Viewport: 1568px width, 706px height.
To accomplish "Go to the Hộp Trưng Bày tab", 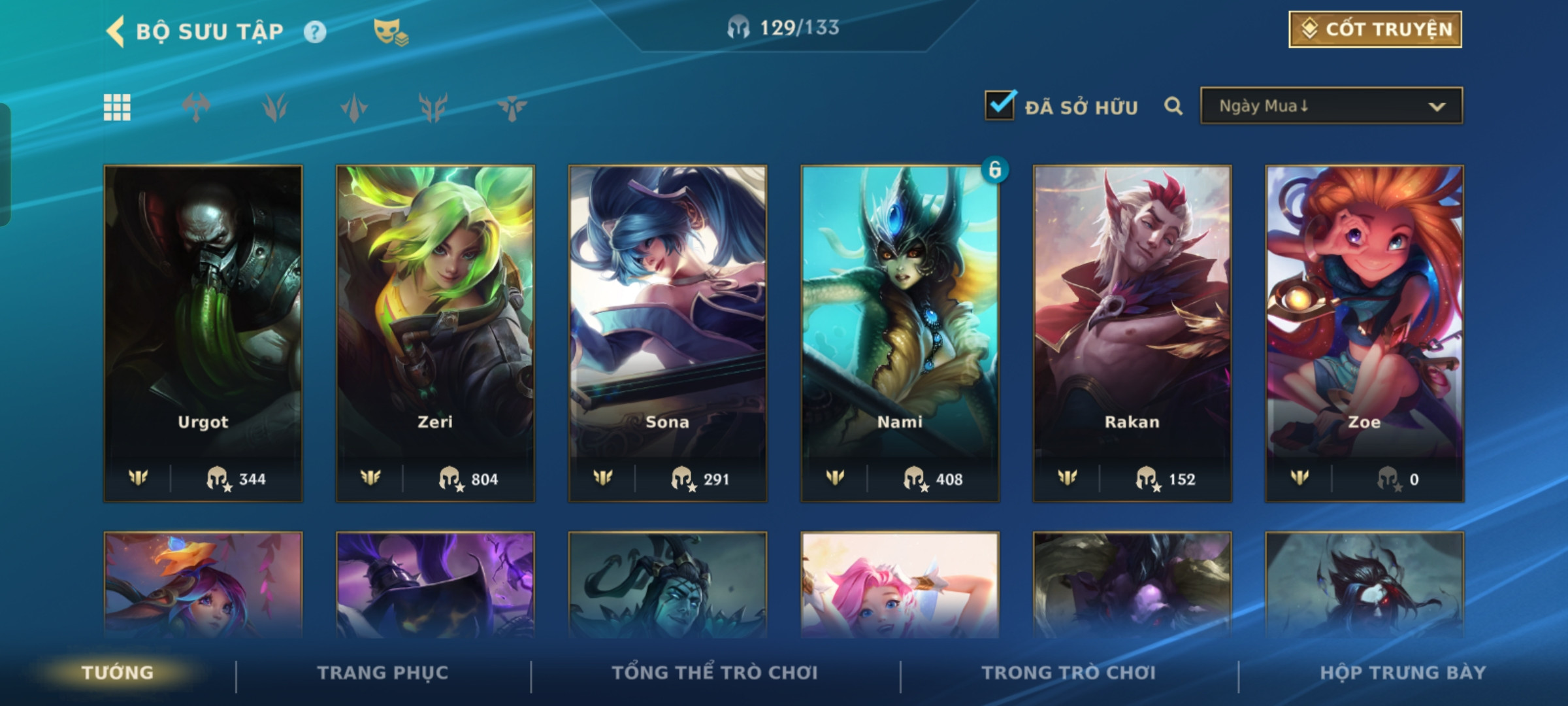I will 1403,673.
